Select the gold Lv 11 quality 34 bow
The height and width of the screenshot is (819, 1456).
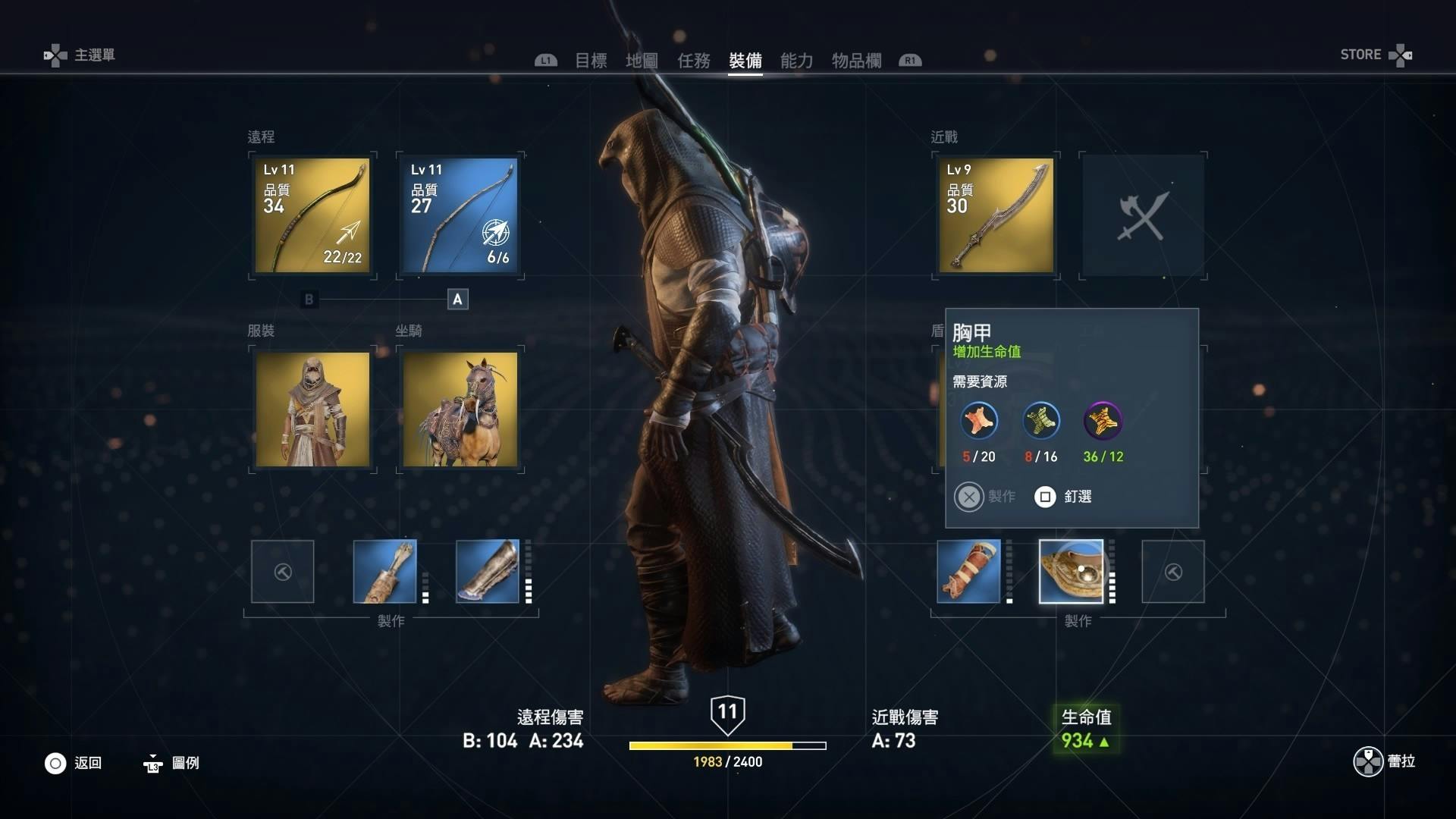312,215
